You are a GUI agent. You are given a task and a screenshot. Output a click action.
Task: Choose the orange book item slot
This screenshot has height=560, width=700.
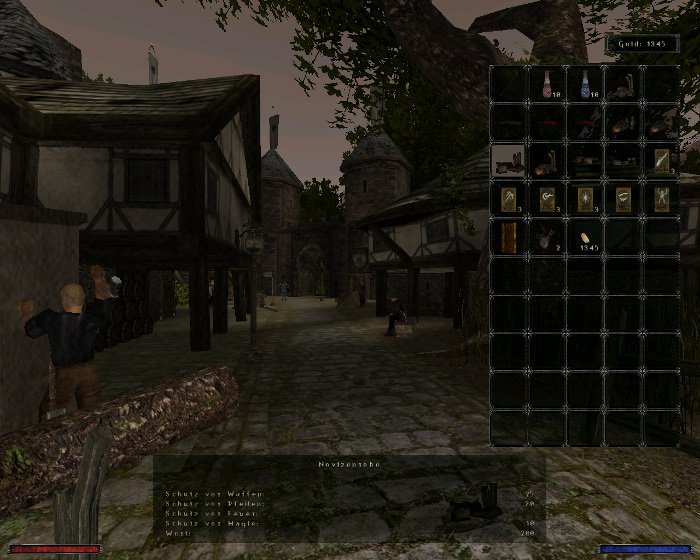click(509, 237)
